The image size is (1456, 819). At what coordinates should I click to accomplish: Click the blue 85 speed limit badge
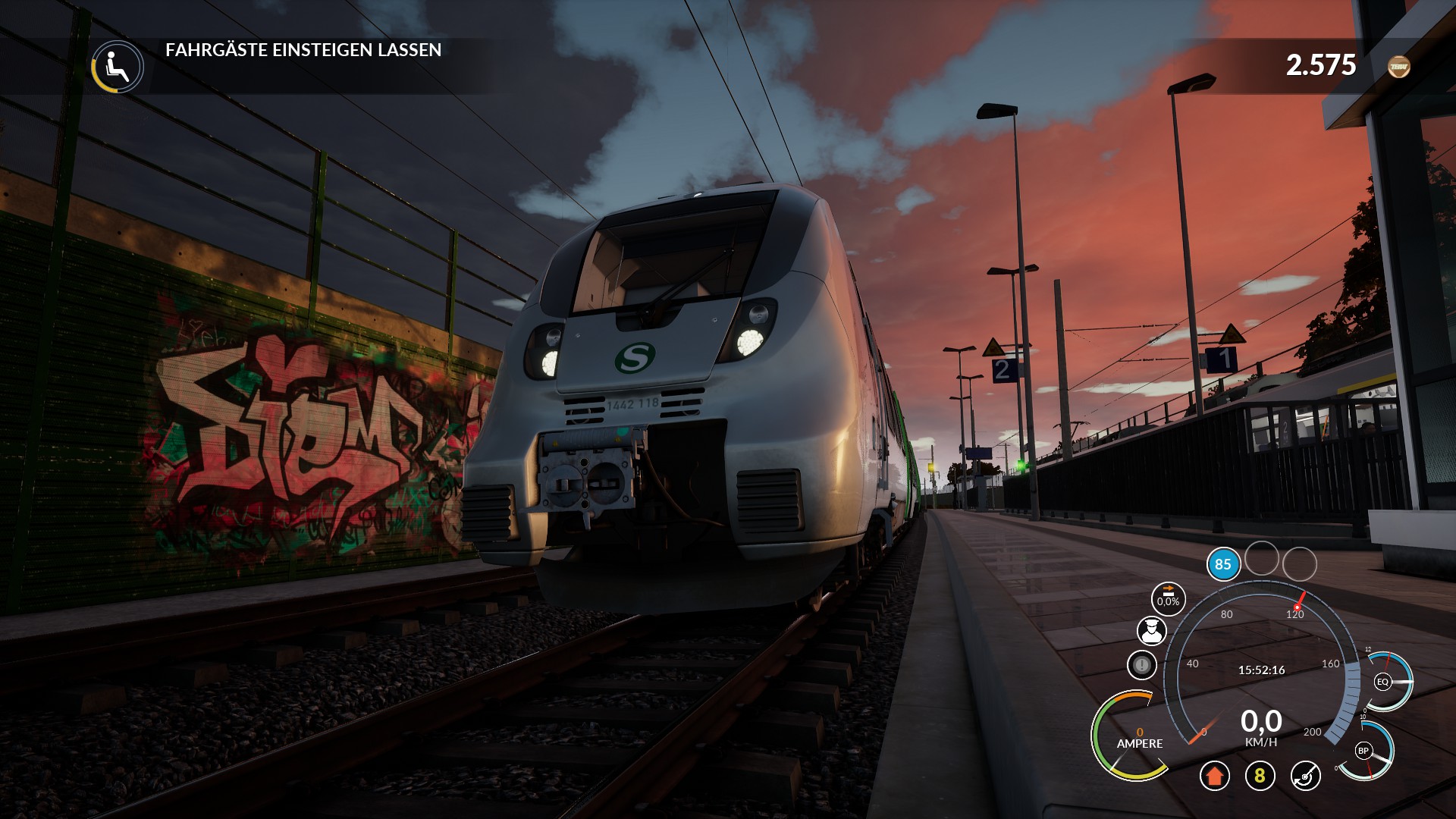click(1222, 564)
